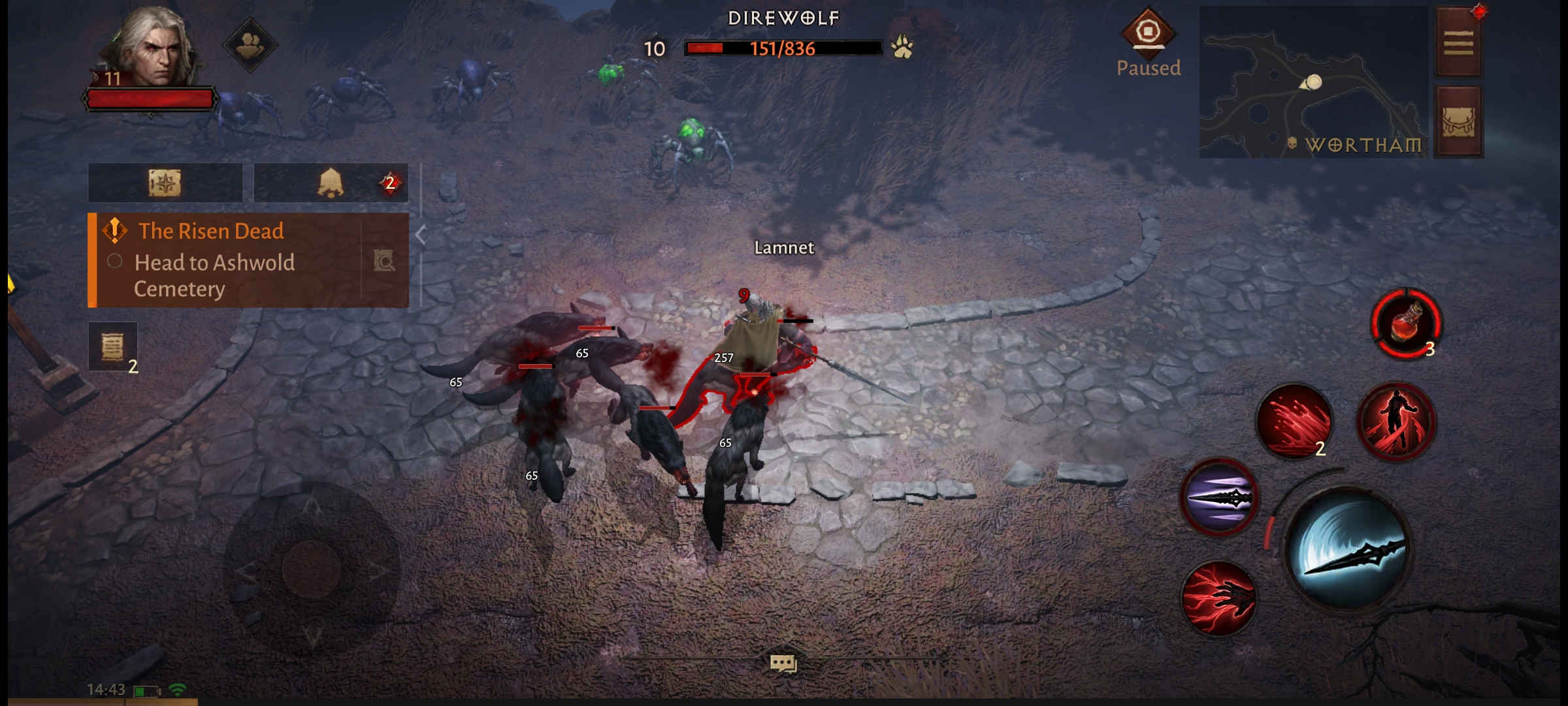Open the main menu hamburger button
Screen dimensions: 1568x706
pyautogui.click(x=1458, y=43)
